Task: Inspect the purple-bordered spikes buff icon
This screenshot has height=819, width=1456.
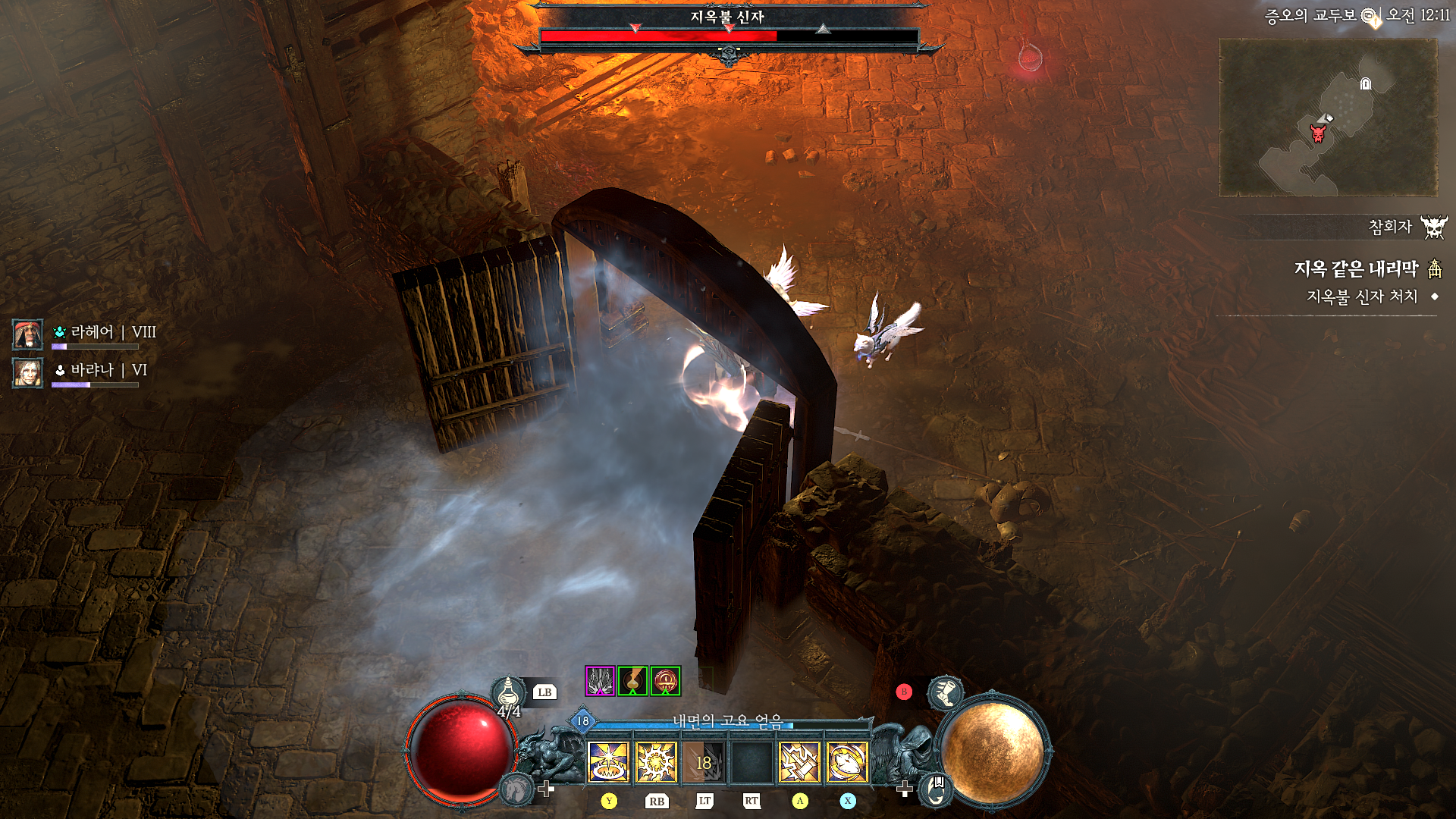Action: point(600,681)
